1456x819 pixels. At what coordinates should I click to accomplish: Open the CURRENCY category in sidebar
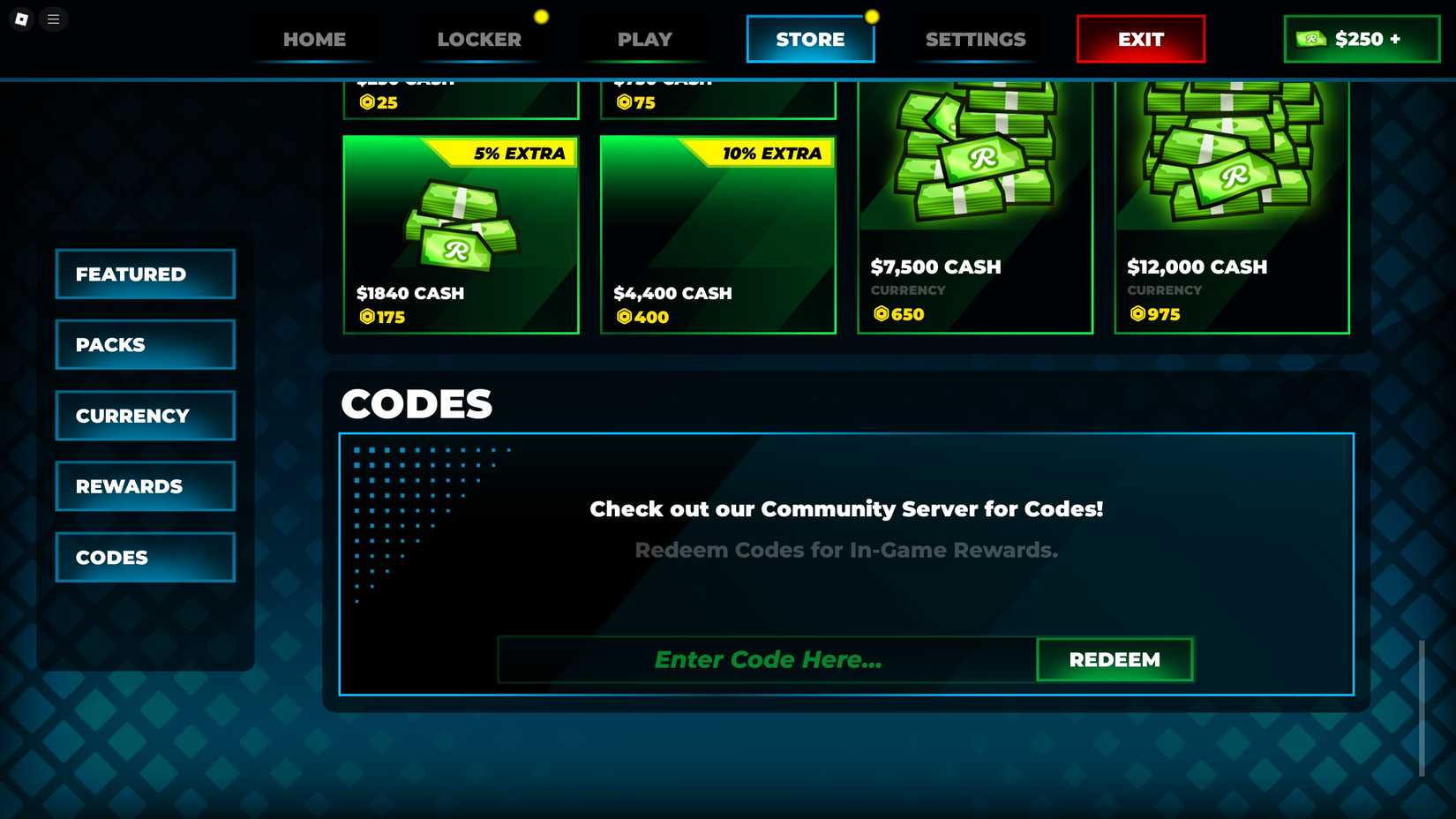click(145, 415)
